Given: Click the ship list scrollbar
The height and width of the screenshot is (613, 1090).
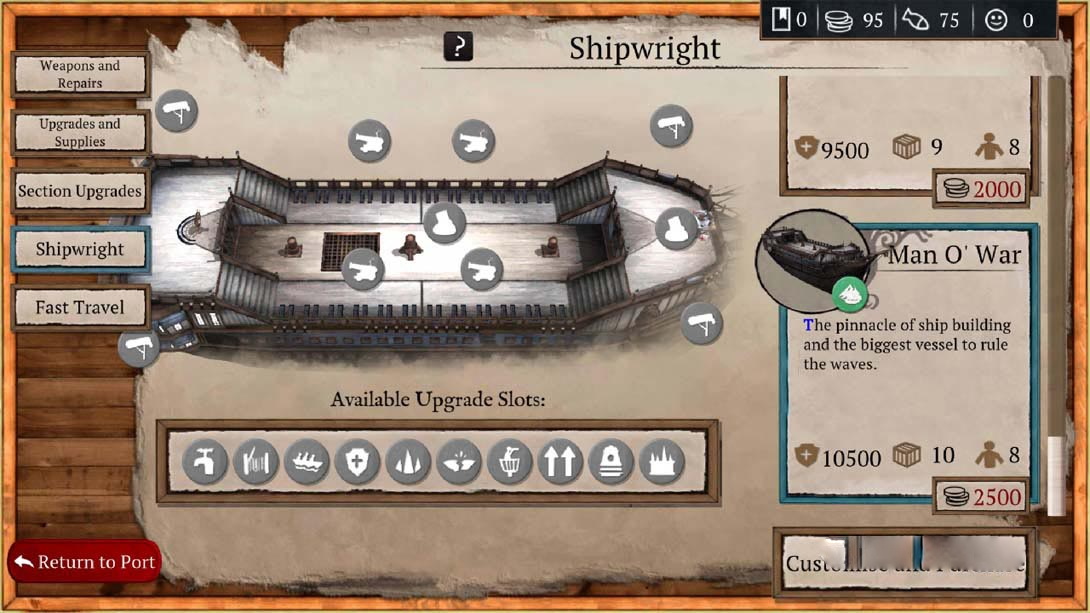Looking at the screenshot, I should (x=1056, y=300).
